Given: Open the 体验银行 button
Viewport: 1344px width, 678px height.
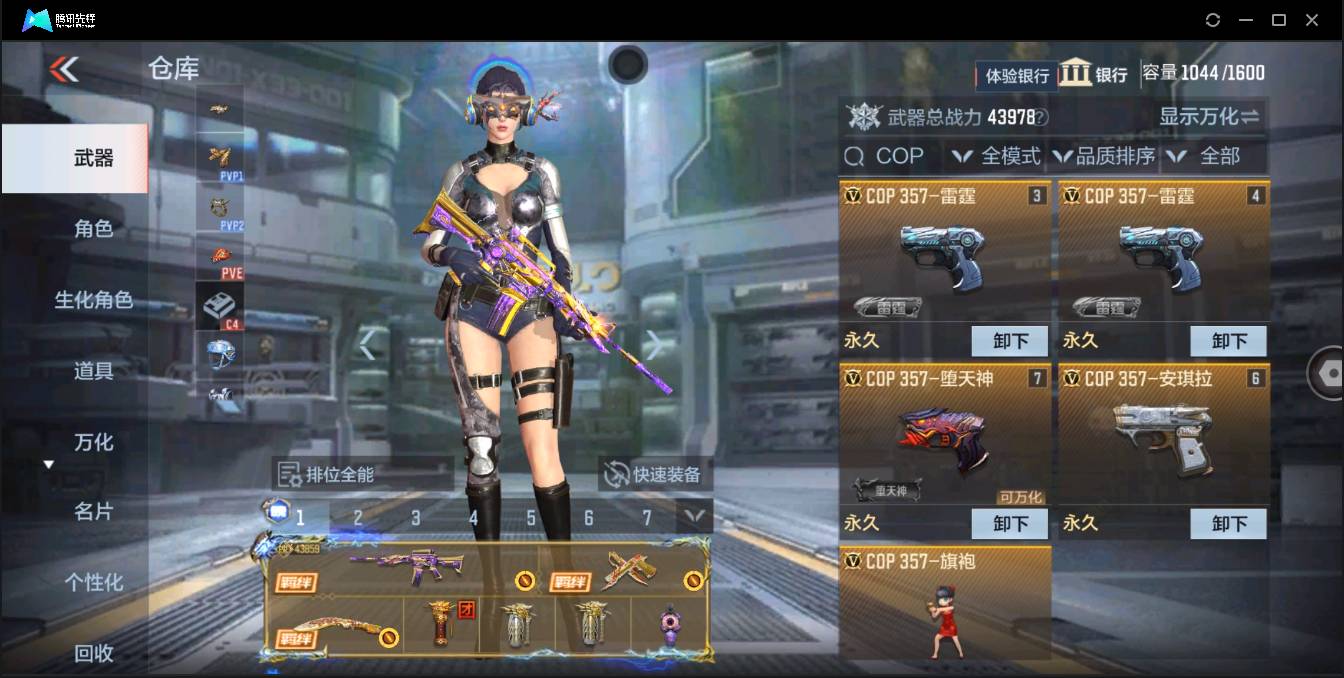Looking at the screenshot, I should pyautogui.click(x=1017, y=75).
